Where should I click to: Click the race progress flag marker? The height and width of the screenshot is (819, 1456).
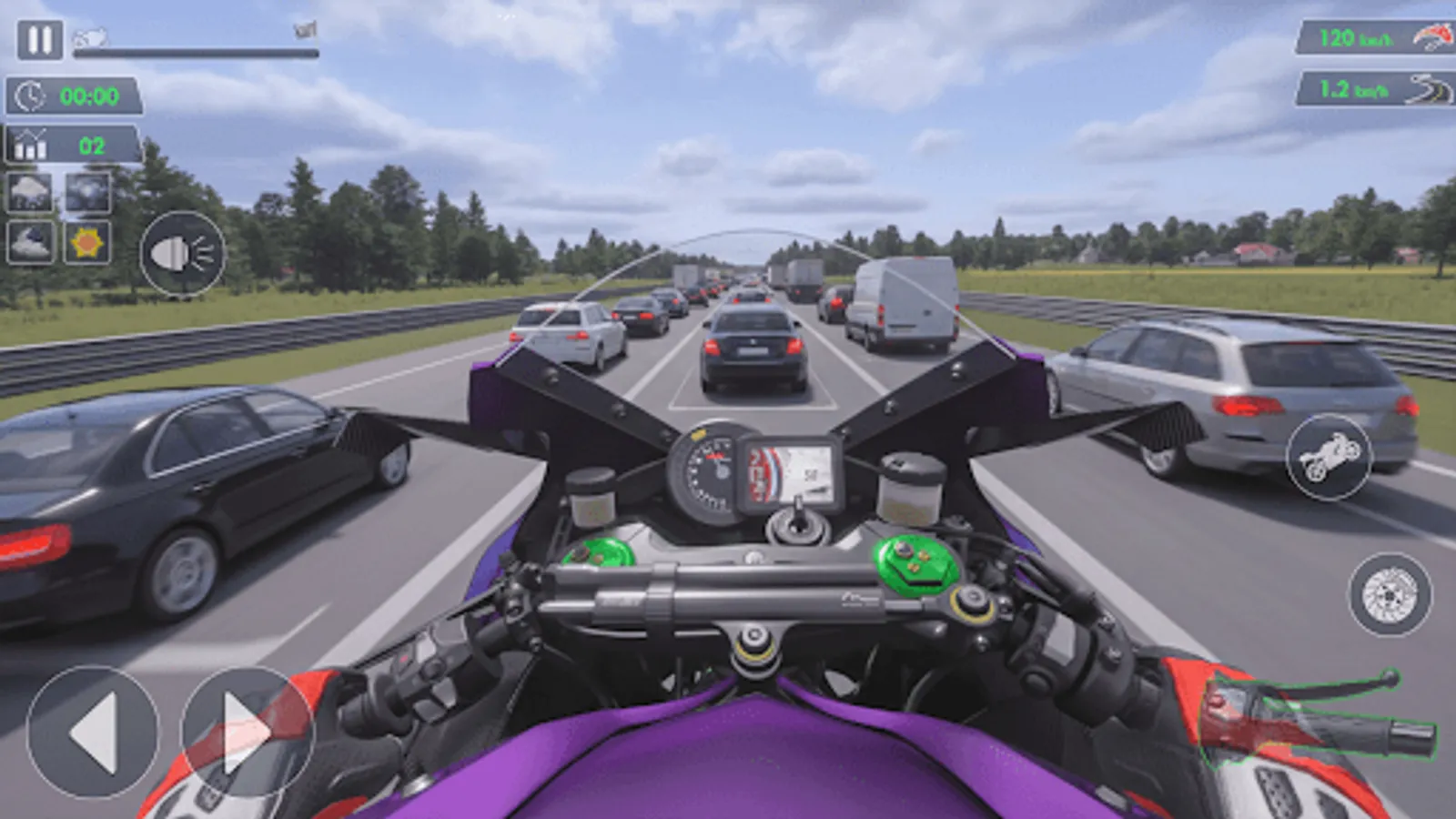[x=303, y=29]
